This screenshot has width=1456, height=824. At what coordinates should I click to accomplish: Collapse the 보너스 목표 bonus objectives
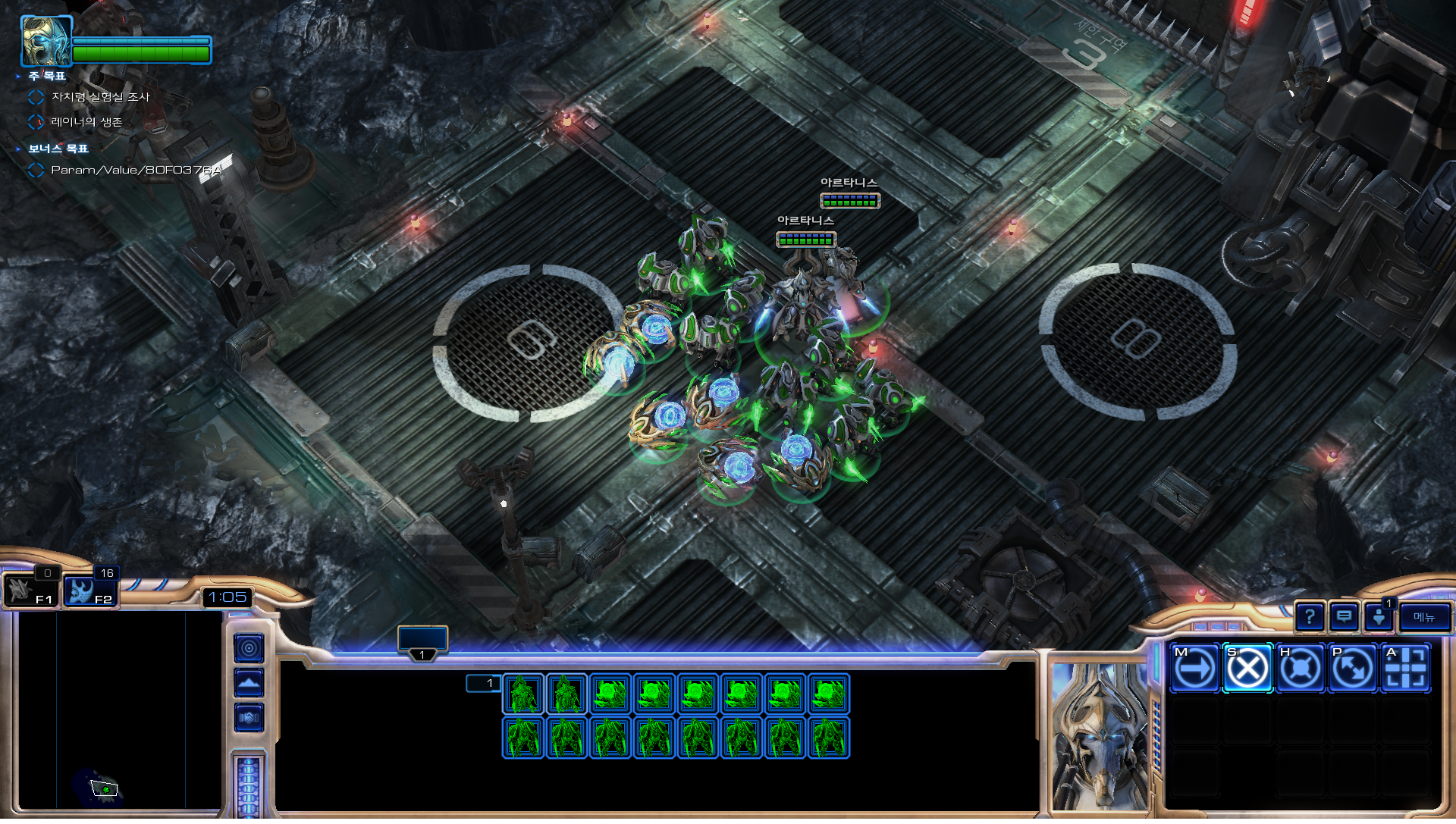pos(18,149)
